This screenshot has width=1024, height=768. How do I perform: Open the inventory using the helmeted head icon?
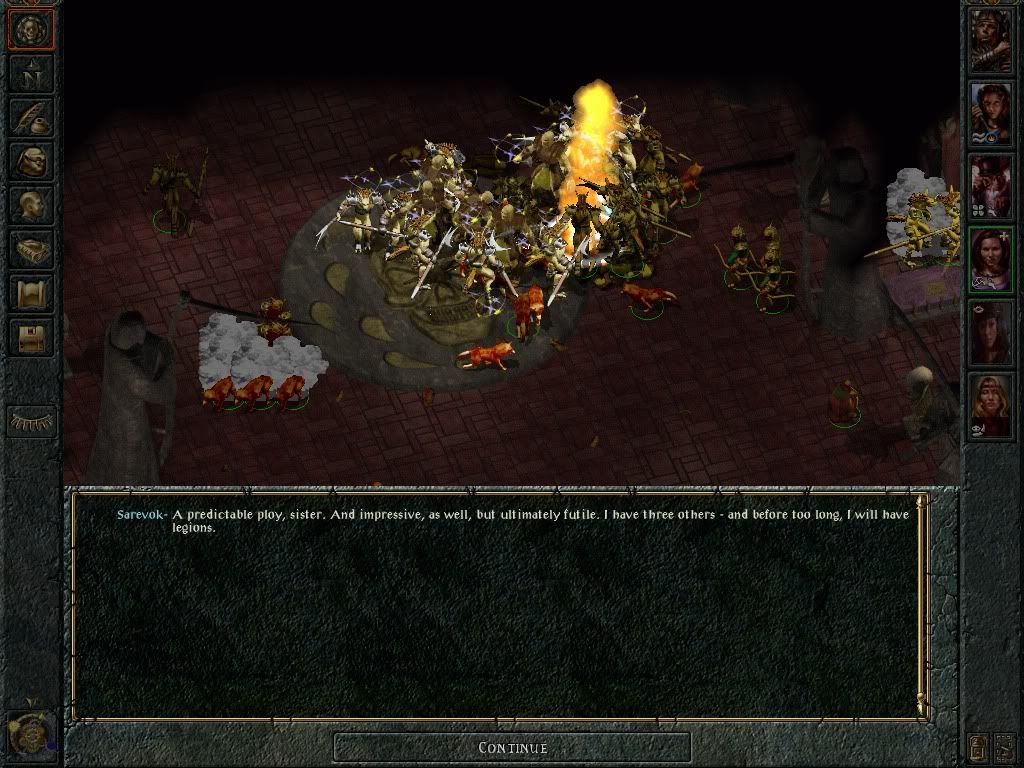pyautogui.click(x=31, y=161)
